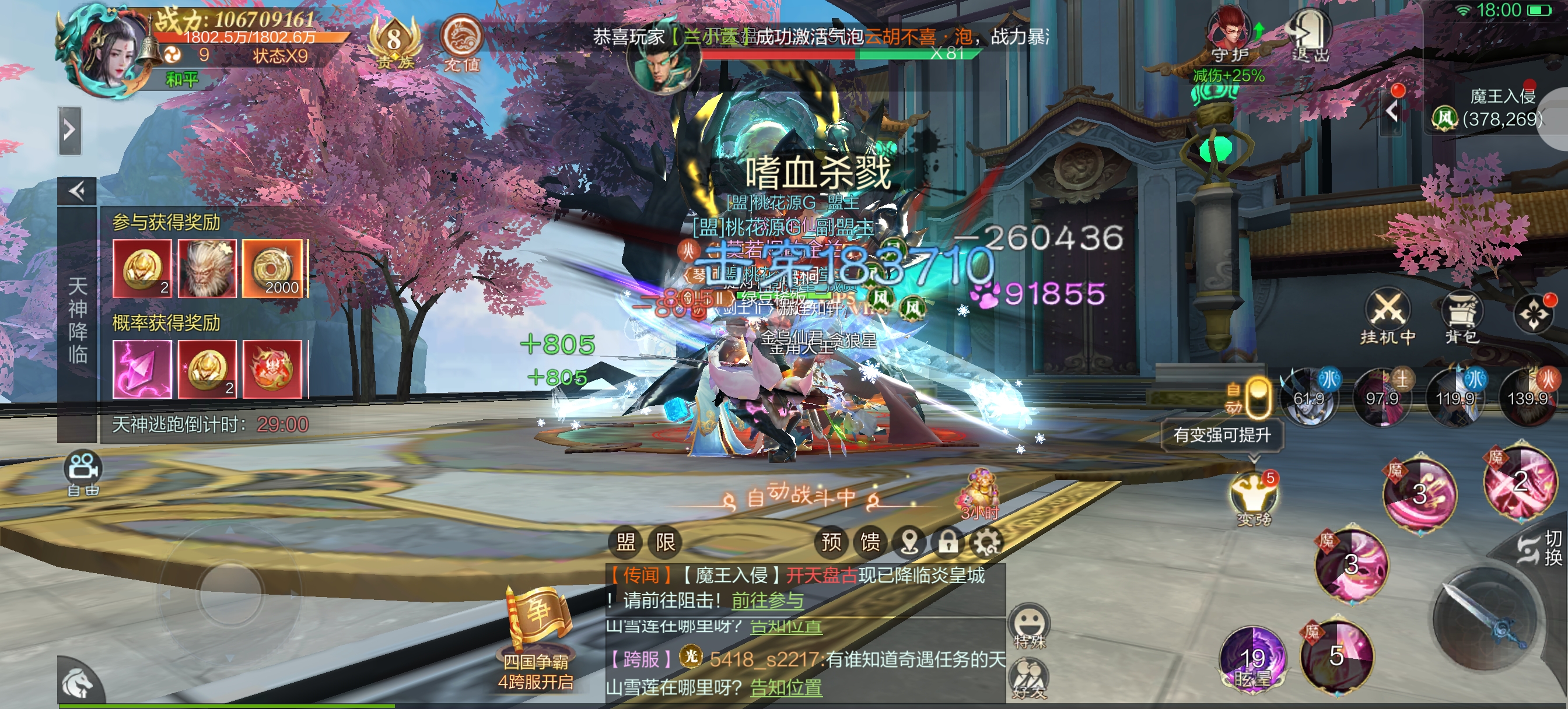
Task: Open the 特殊 emoji button
Action: 1028,627
